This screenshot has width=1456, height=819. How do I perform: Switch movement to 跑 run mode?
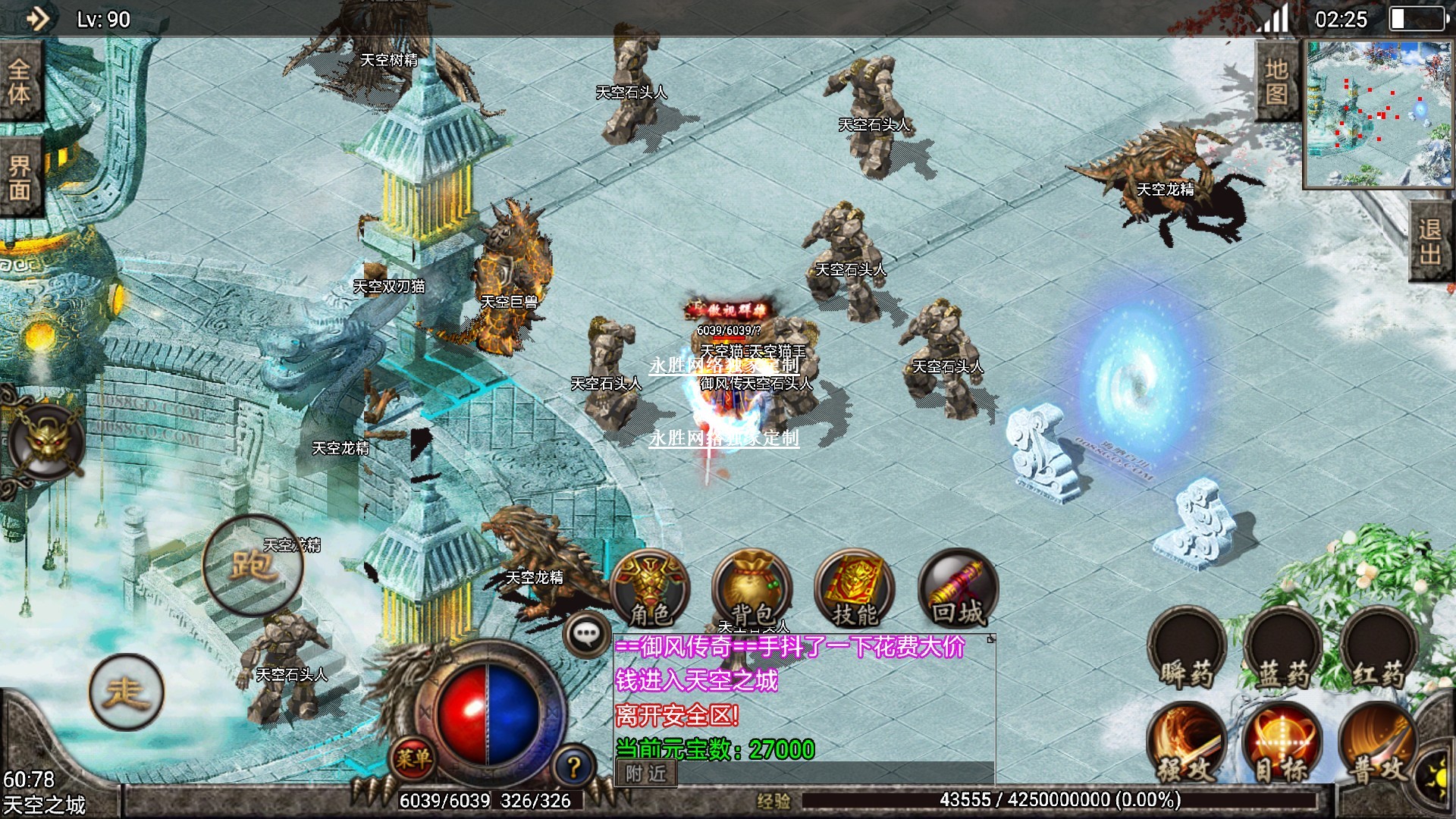click(x=253, y=565)
